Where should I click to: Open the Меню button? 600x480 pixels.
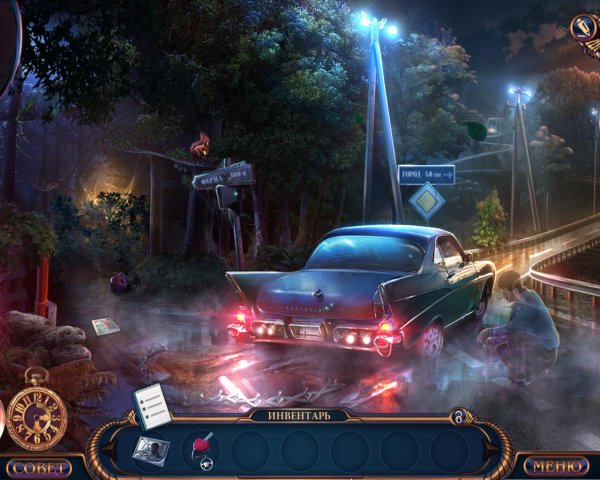pyautogui.click(x=555, y=466)
